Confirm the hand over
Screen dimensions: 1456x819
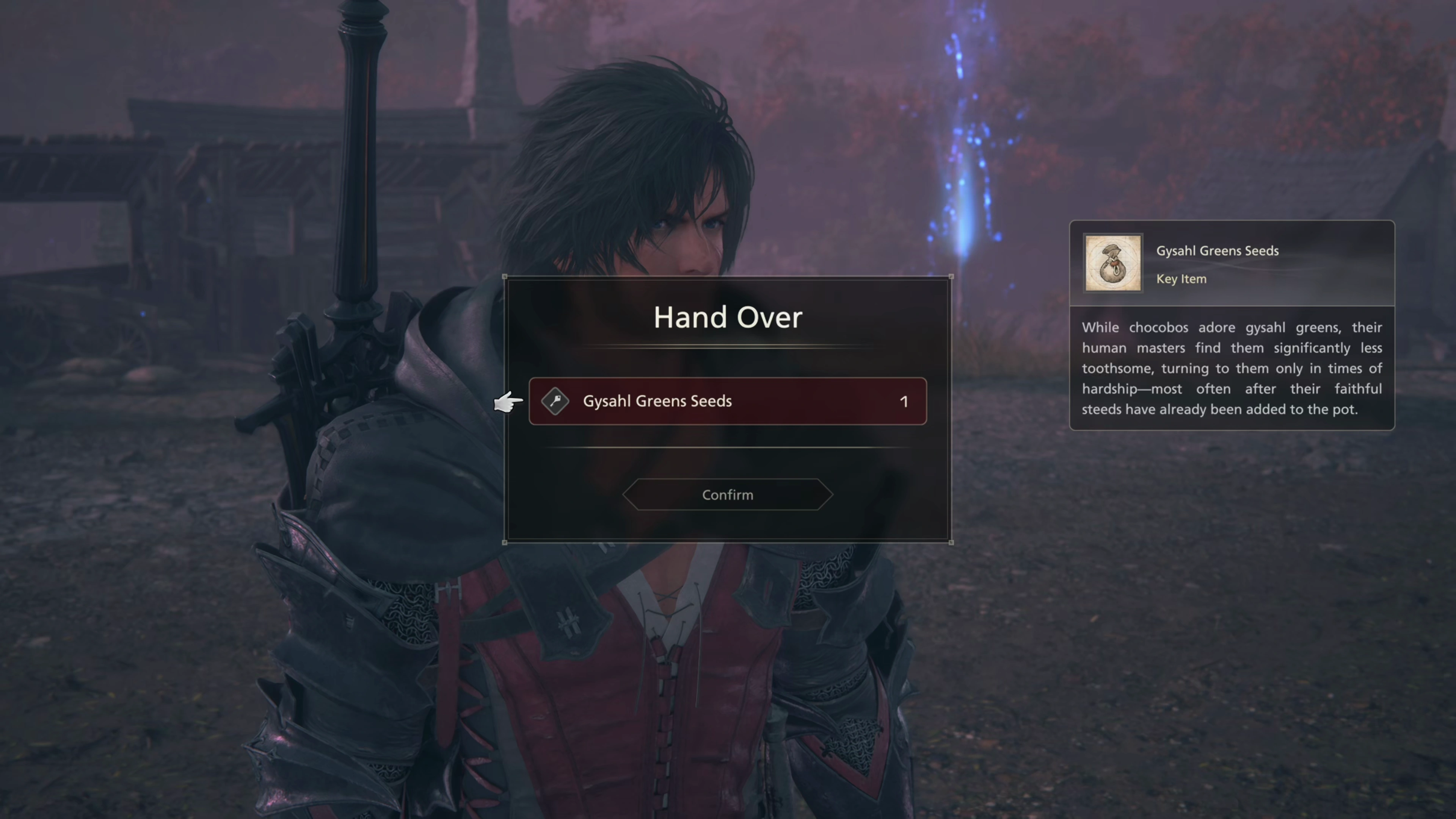[728, 495]
